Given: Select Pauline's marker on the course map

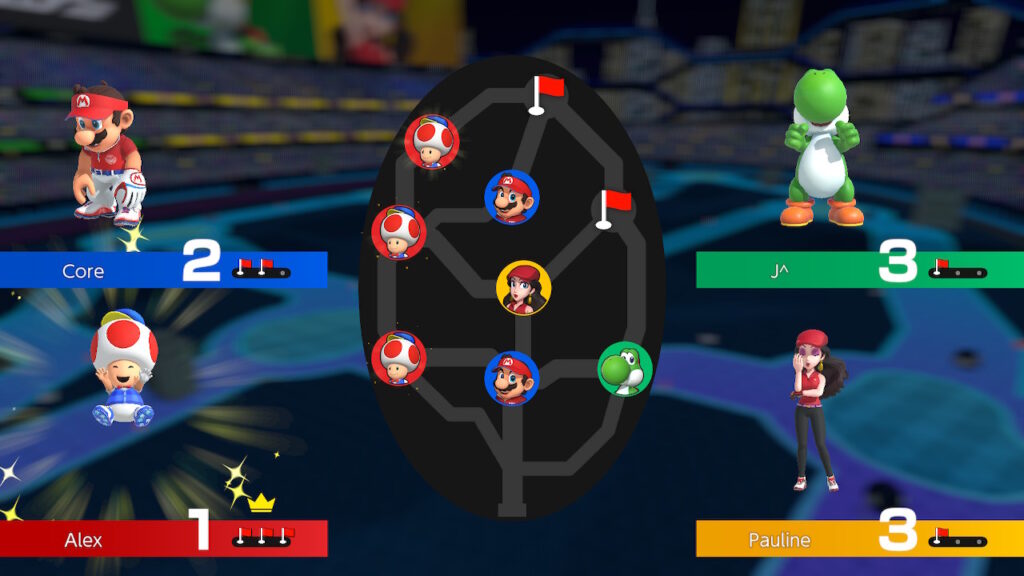Looking at the screenshot, I should pyautogui.click(x=523, y=288).
